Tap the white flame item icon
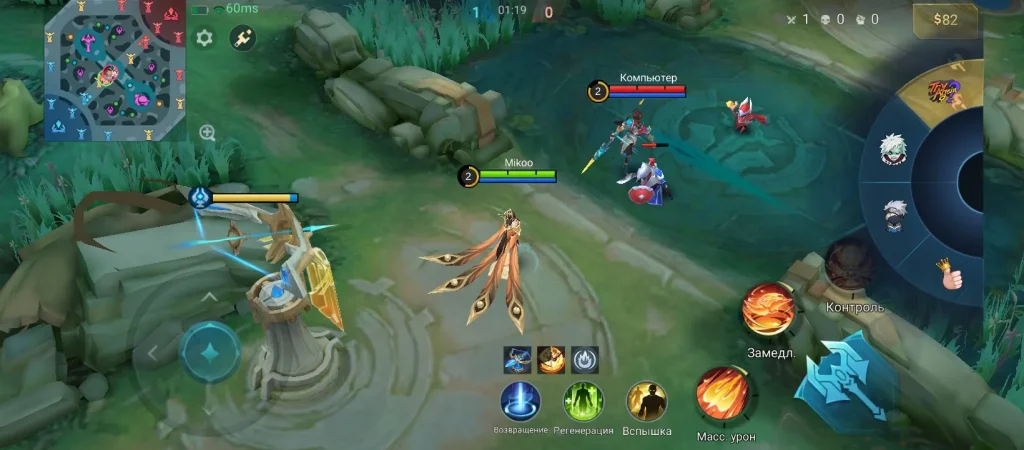The image size is (1024, 450). 585,358
